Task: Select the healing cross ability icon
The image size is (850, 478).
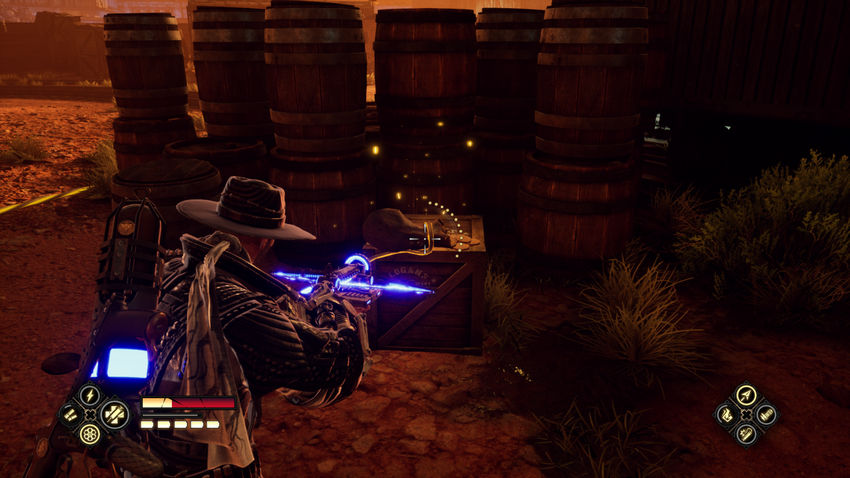Action: [115, 413]
